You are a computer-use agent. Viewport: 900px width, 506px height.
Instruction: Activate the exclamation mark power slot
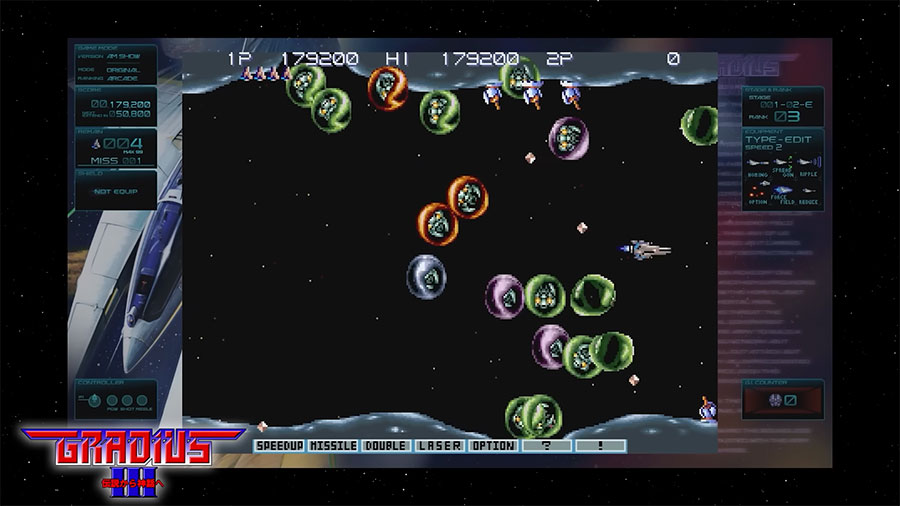(x=600, y=445)
